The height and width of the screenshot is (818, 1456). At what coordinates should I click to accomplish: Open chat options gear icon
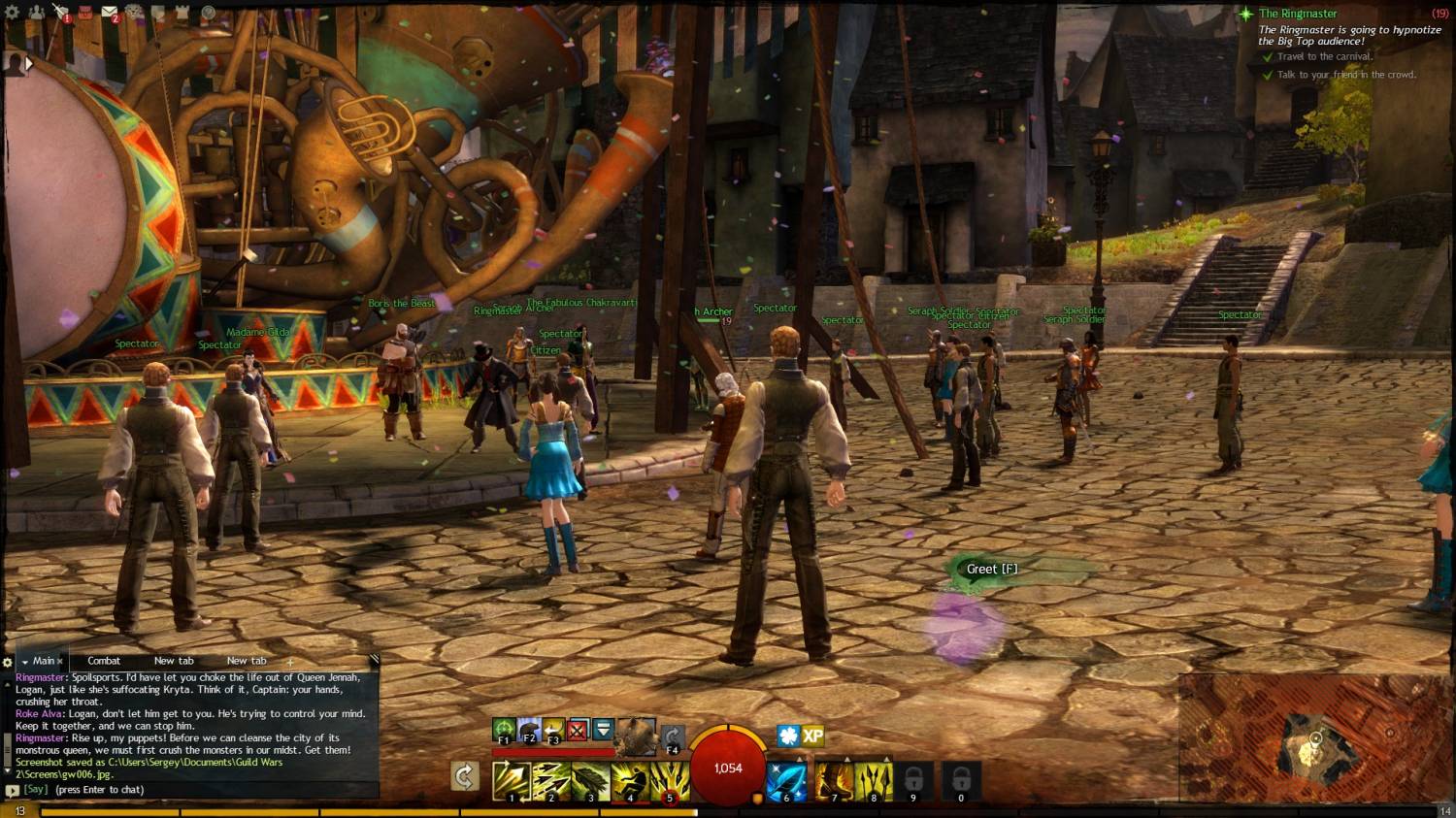8,662
